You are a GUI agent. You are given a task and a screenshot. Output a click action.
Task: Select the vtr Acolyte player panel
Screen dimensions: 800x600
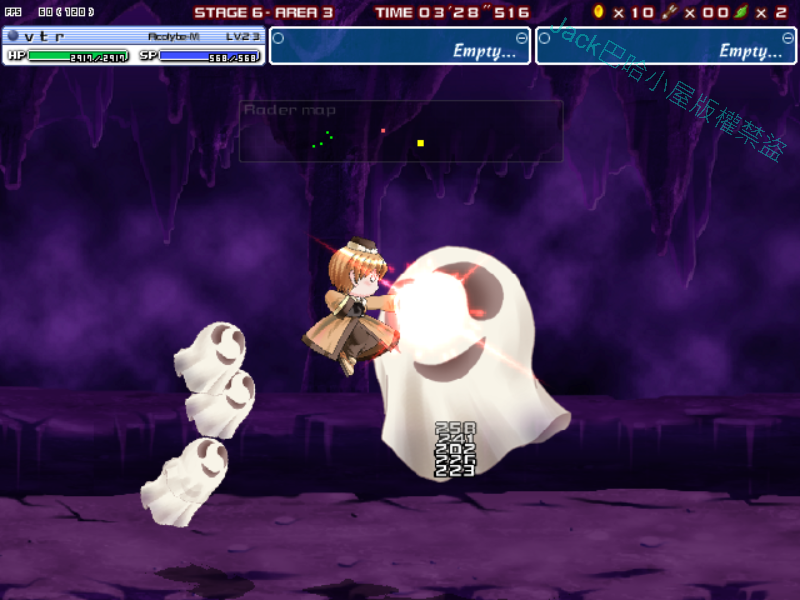pos(133,46)
